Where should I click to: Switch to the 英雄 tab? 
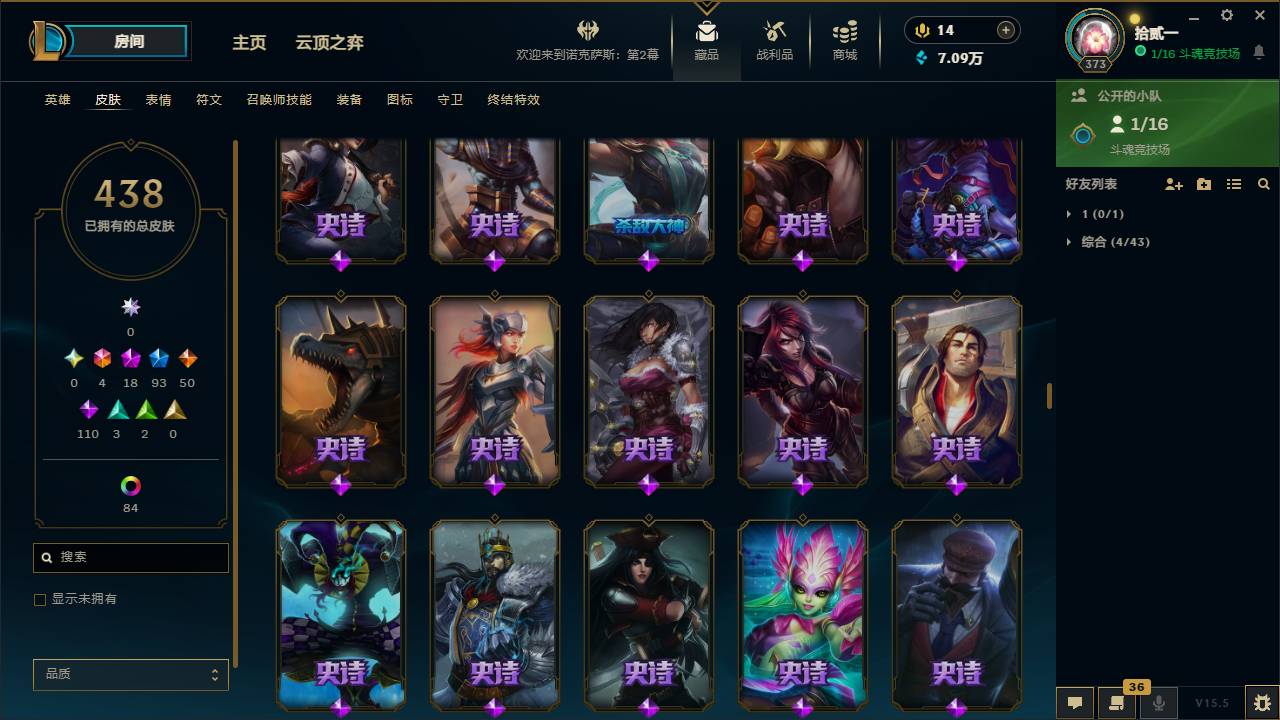click(57, 100)
